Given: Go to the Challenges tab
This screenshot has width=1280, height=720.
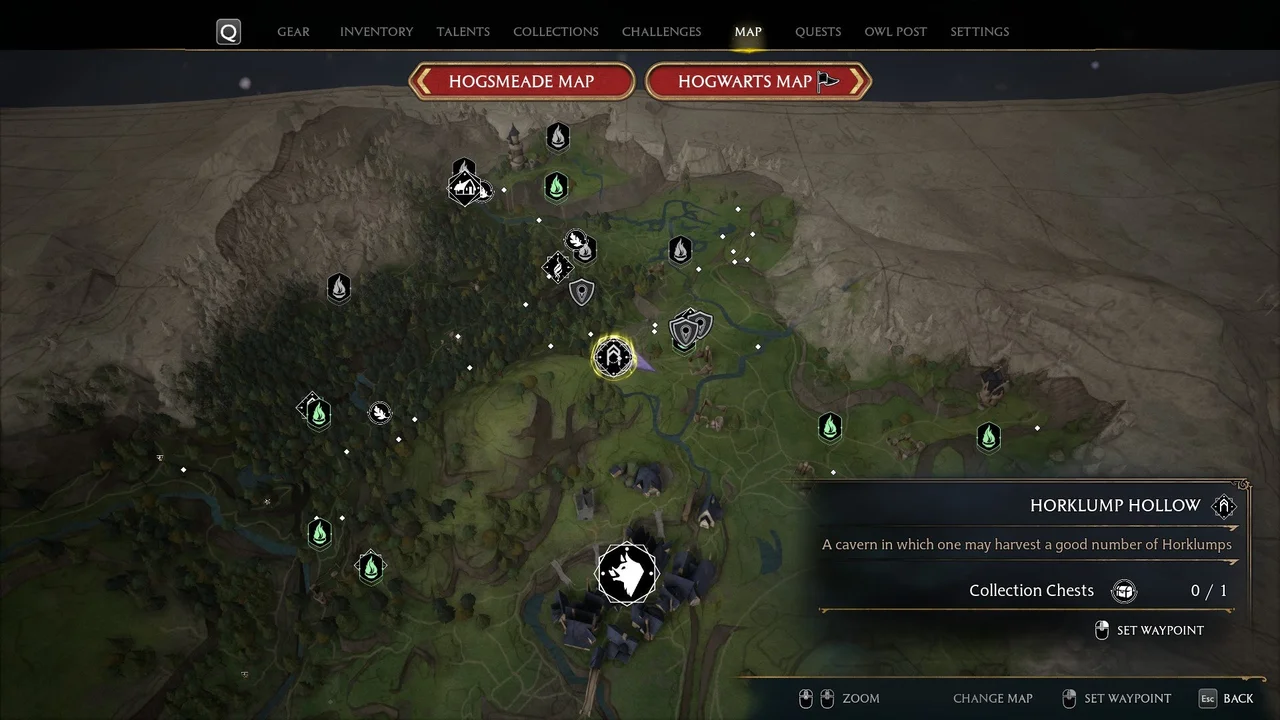Looking at the screenshot, I should click(x=661, y=32).
